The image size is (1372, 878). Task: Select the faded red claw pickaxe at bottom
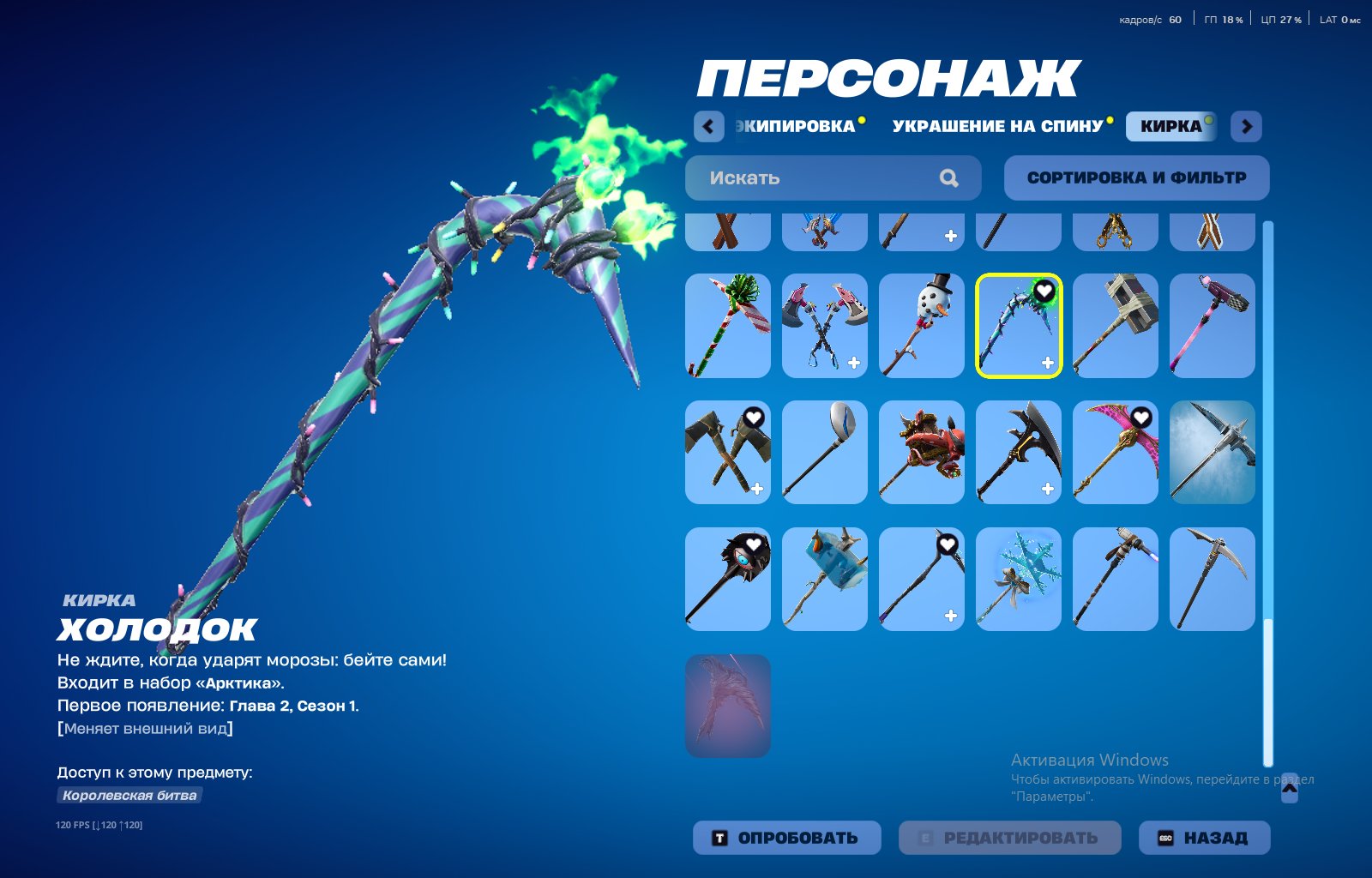[x=726, y=703]
